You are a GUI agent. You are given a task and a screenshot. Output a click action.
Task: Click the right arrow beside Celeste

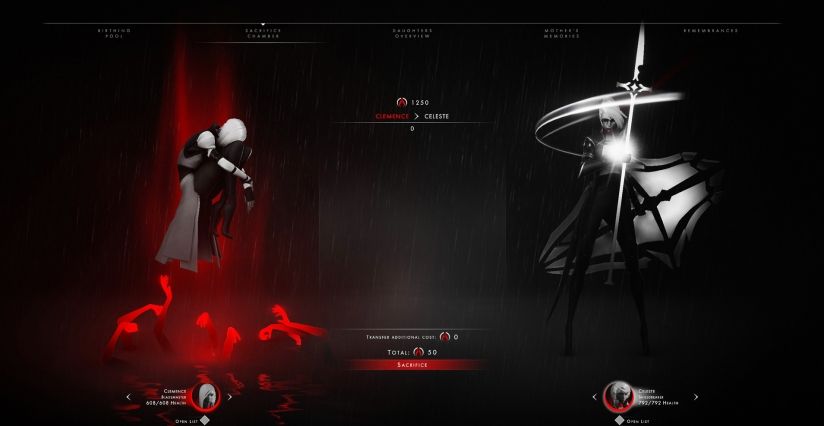tap(696, 396)
